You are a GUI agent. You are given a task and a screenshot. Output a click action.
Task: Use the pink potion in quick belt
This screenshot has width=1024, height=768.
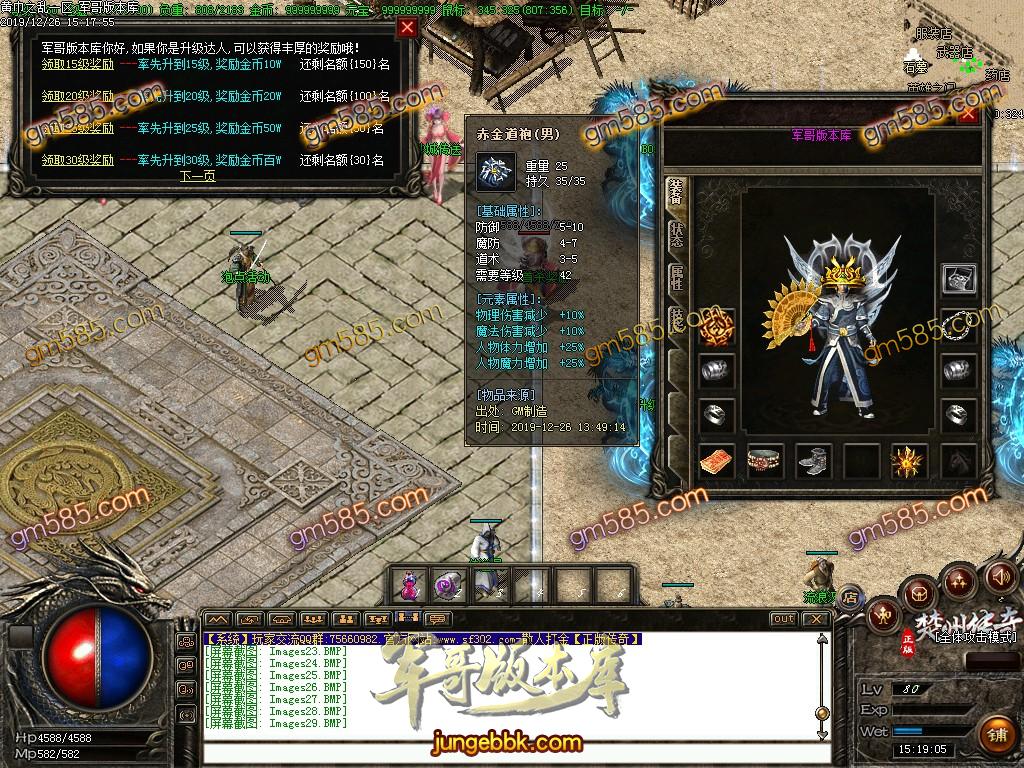coord(408,584)
